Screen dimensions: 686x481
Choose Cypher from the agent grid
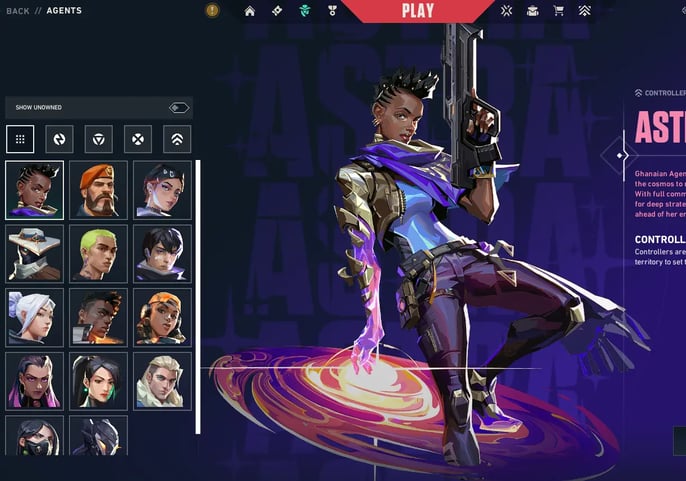point(34,253)
